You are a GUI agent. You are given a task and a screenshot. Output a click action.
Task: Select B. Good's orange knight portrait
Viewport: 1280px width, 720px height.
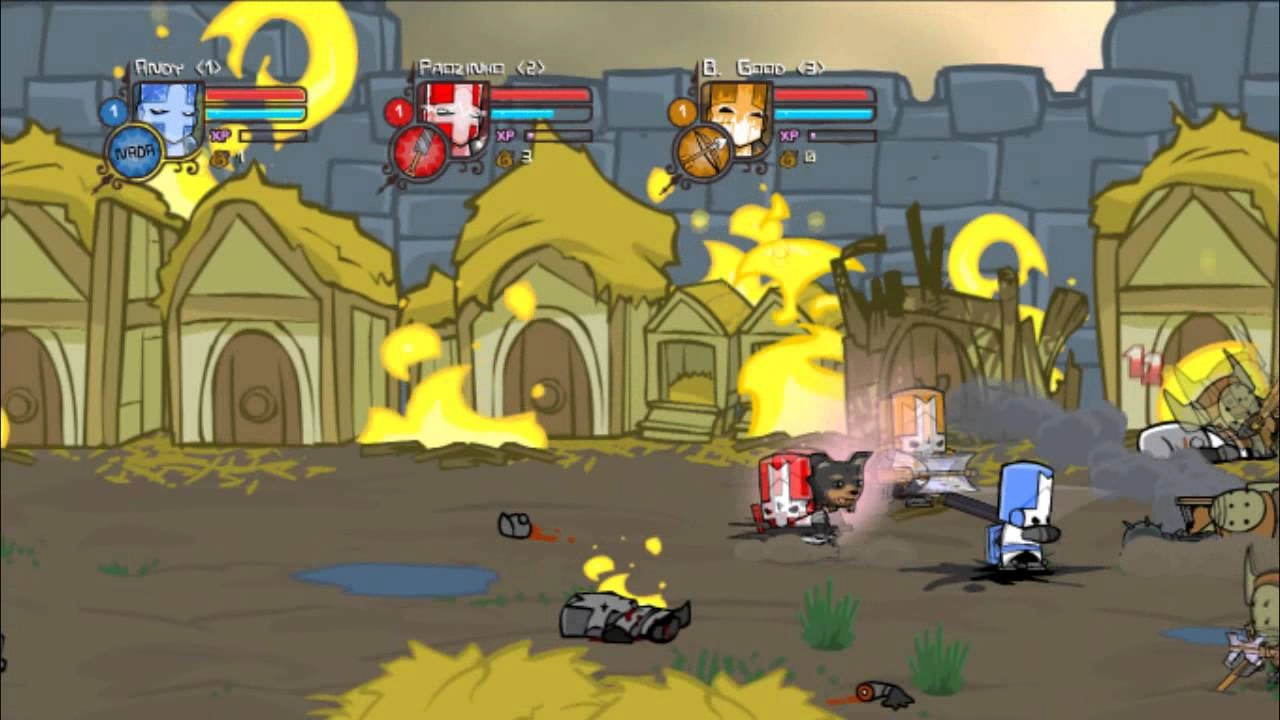736,117
